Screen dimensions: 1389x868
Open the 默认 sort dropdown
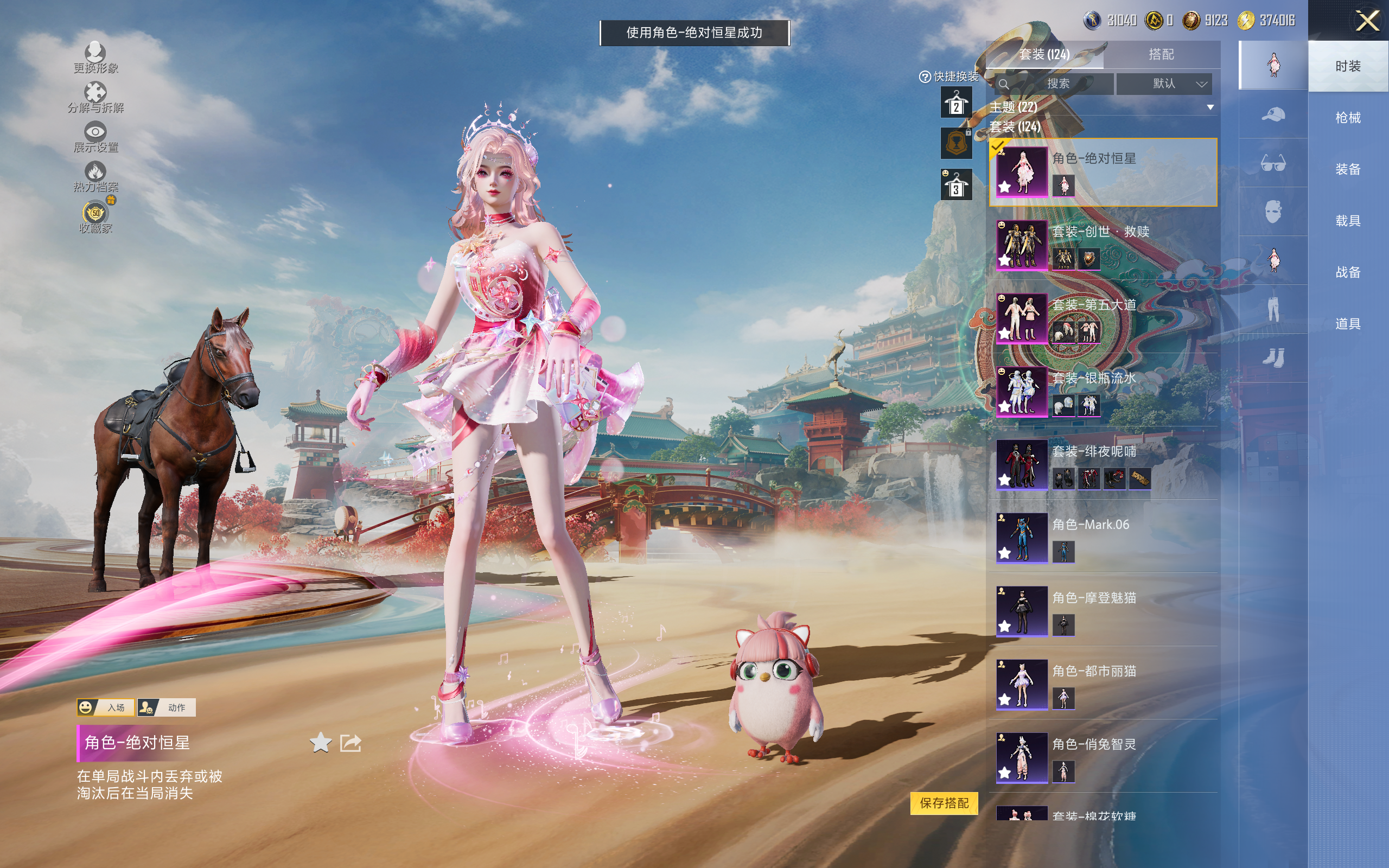tap(1171, 84)
